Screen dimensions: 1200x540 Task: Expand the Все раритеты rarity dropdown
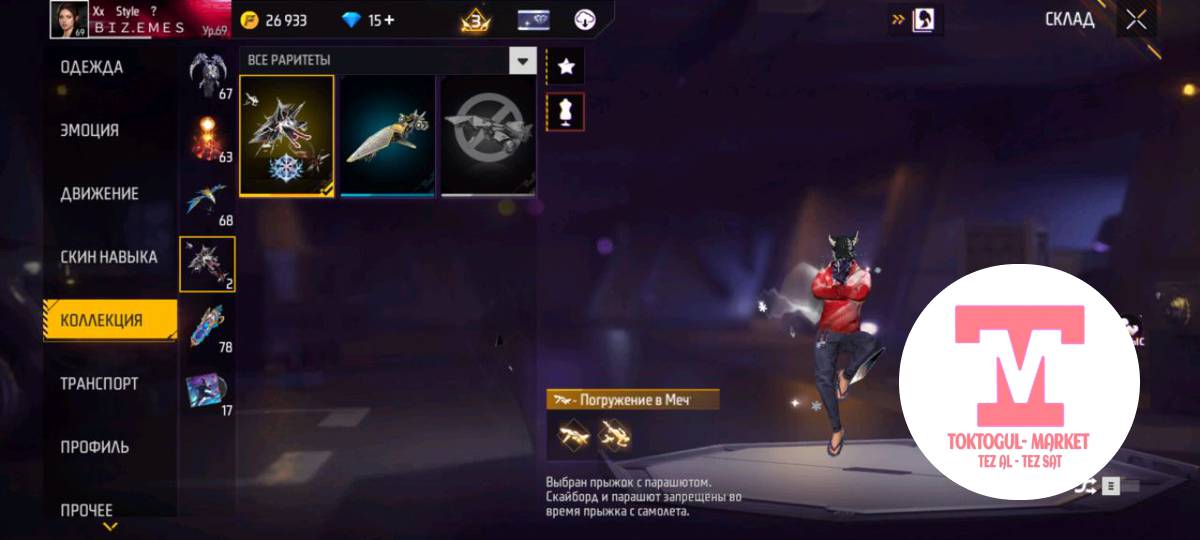522,61
